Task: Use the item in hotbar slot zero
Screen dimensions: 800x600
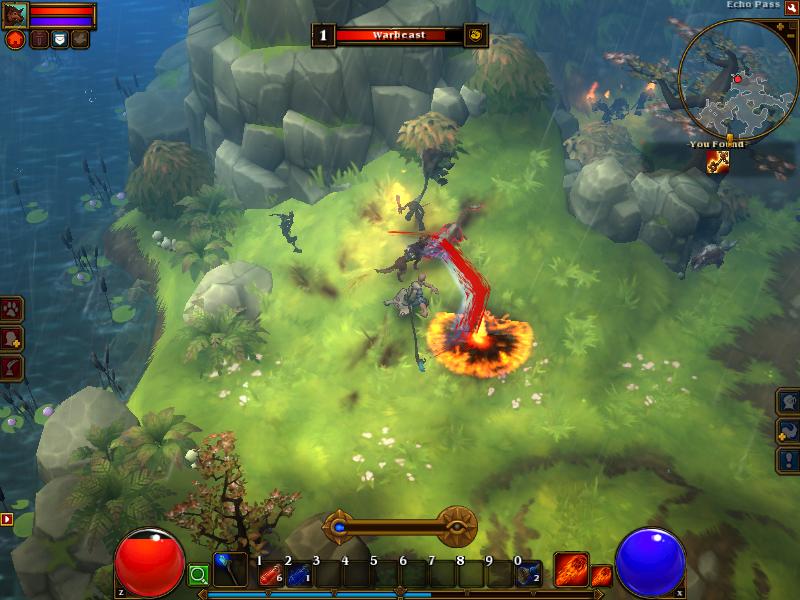Action: point(528,574)
